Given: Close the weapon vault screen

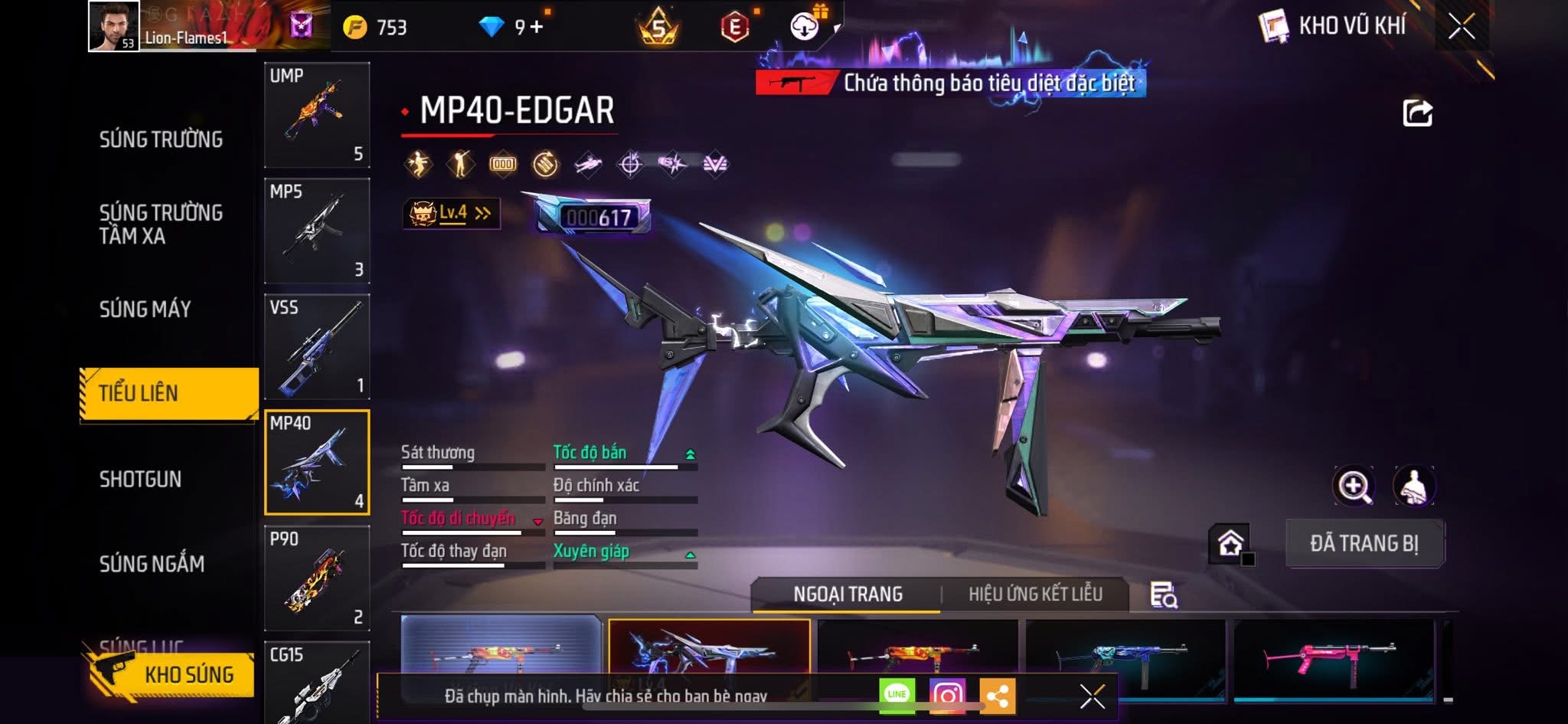Looking at the screenshot, I should tap(1461, 27).
